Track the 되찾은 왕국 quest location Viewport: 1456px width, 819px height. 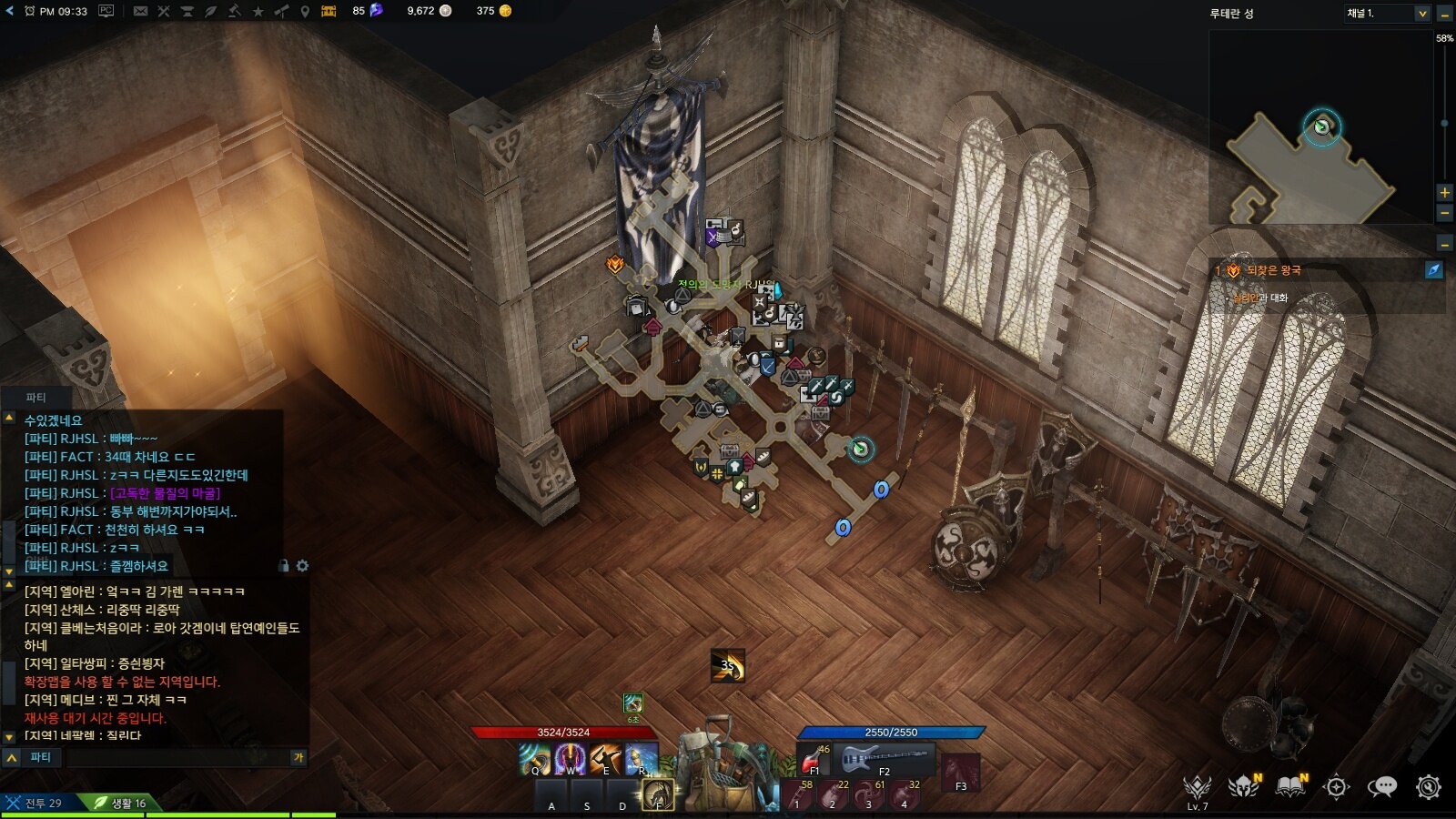(x=1433, y=270)
